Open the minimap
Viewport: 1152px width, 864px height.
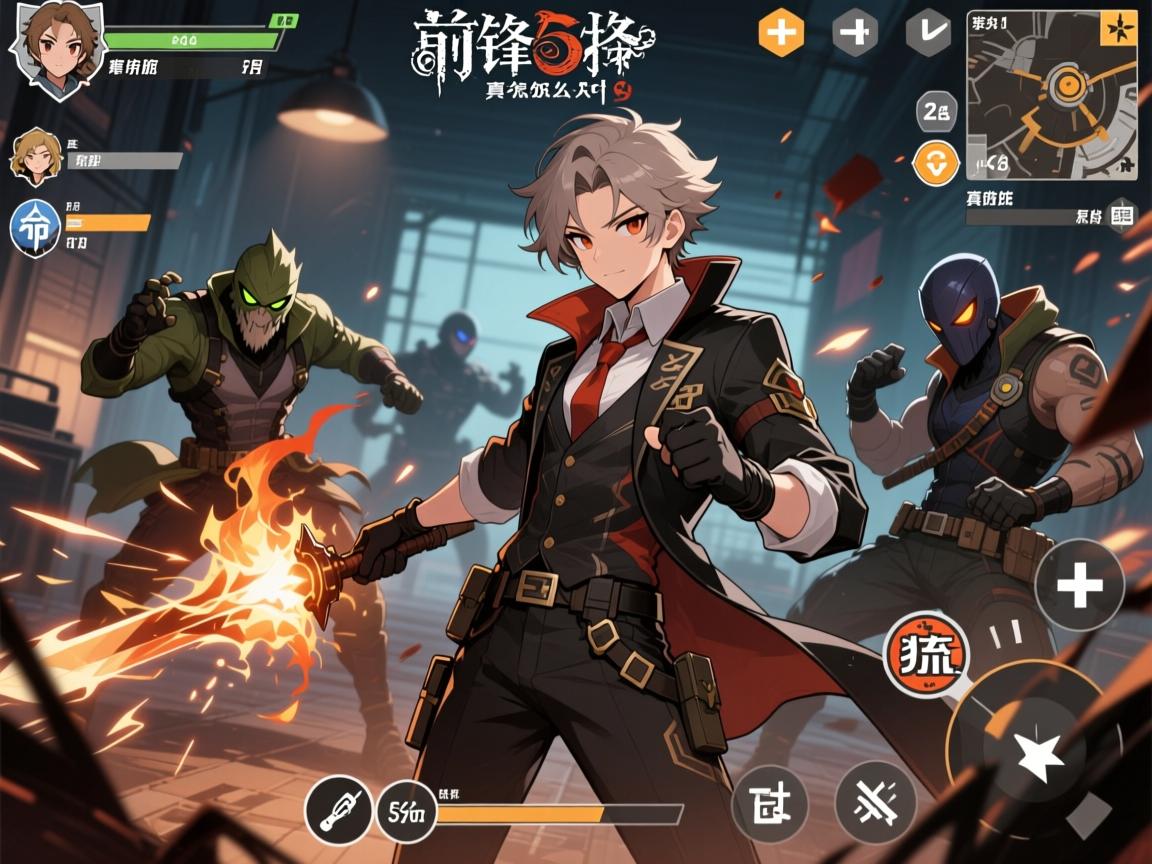point(1051,95)
